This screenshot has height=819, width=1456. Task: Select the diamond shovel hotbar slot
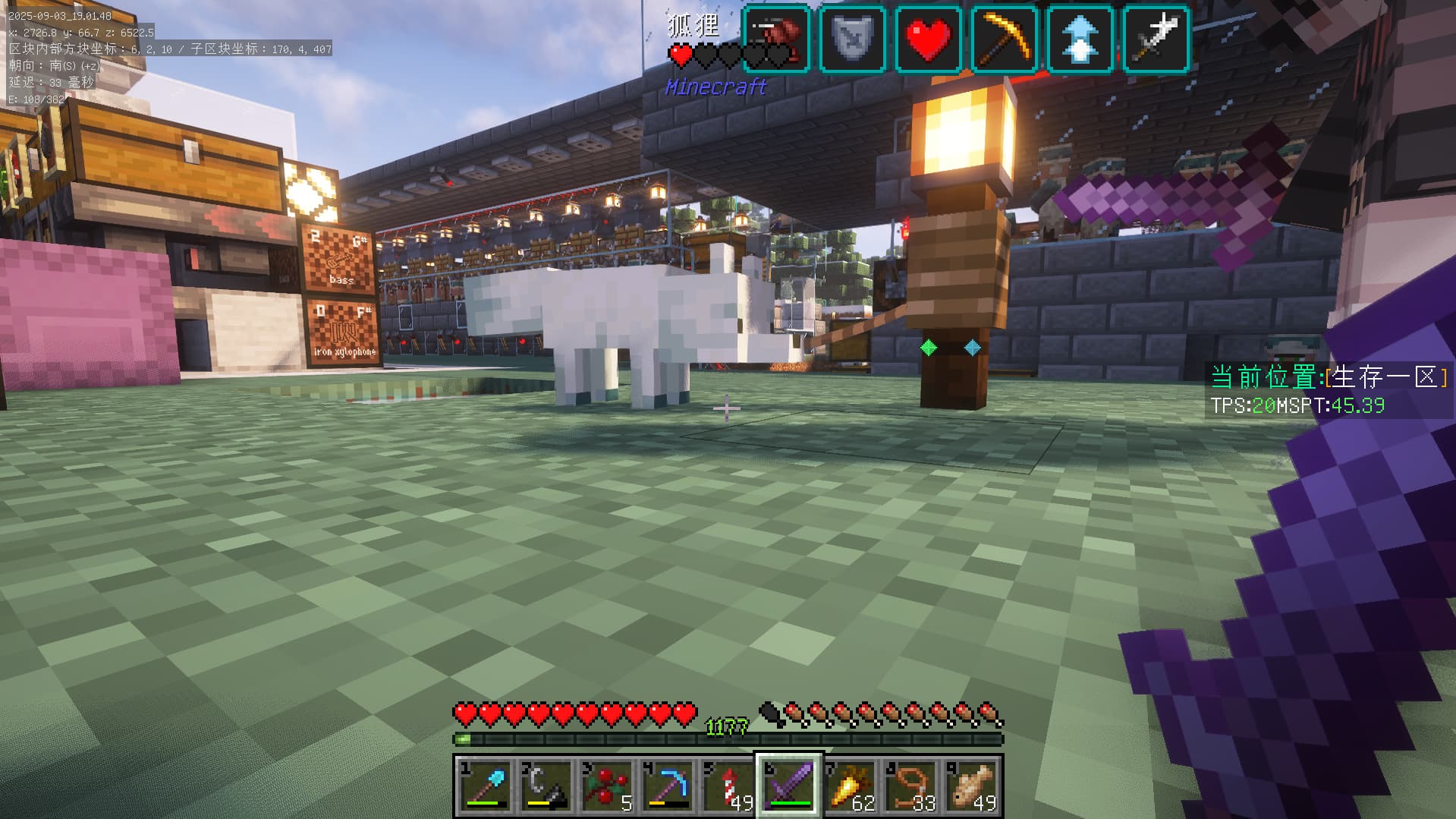pos(485,786)
